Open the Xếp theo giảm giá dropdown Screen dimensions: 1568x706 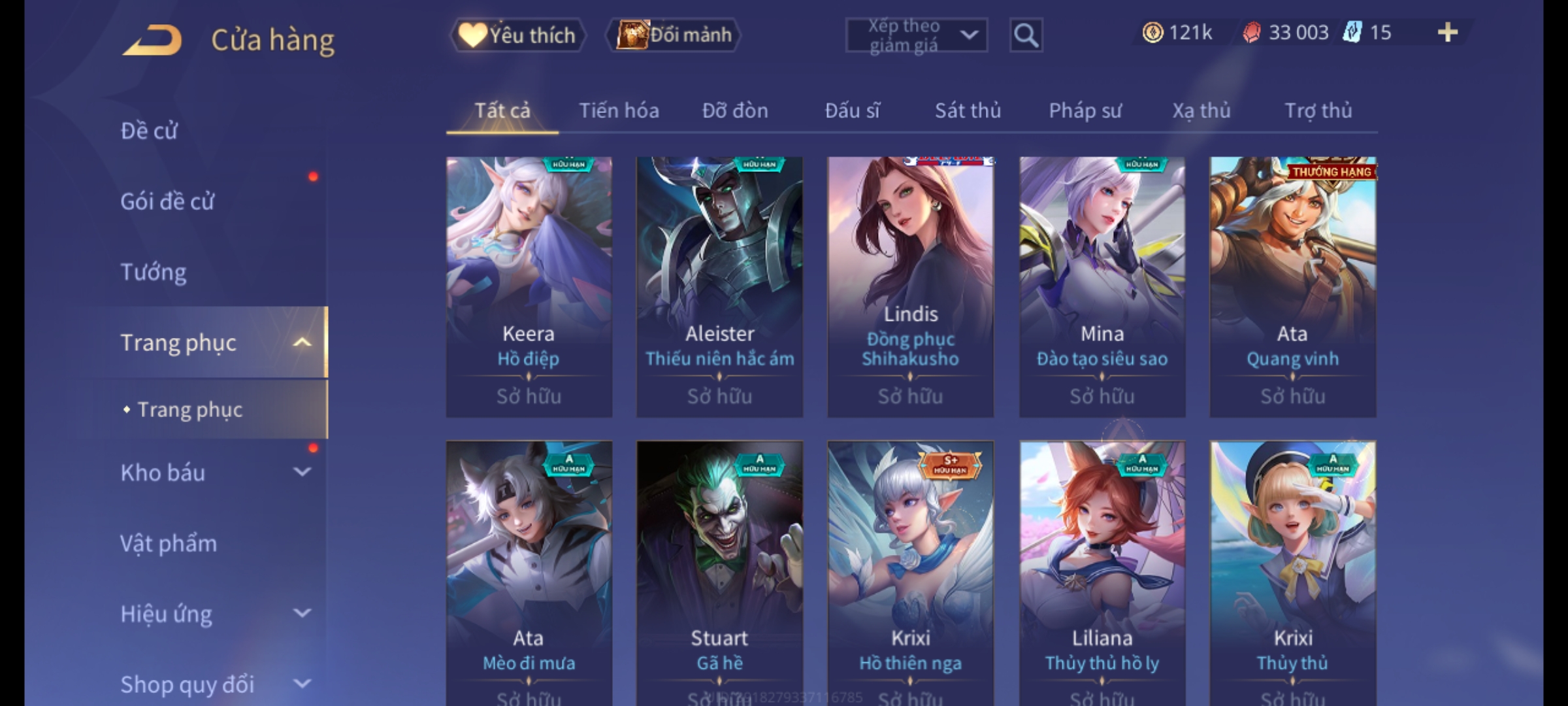point(916,35)
